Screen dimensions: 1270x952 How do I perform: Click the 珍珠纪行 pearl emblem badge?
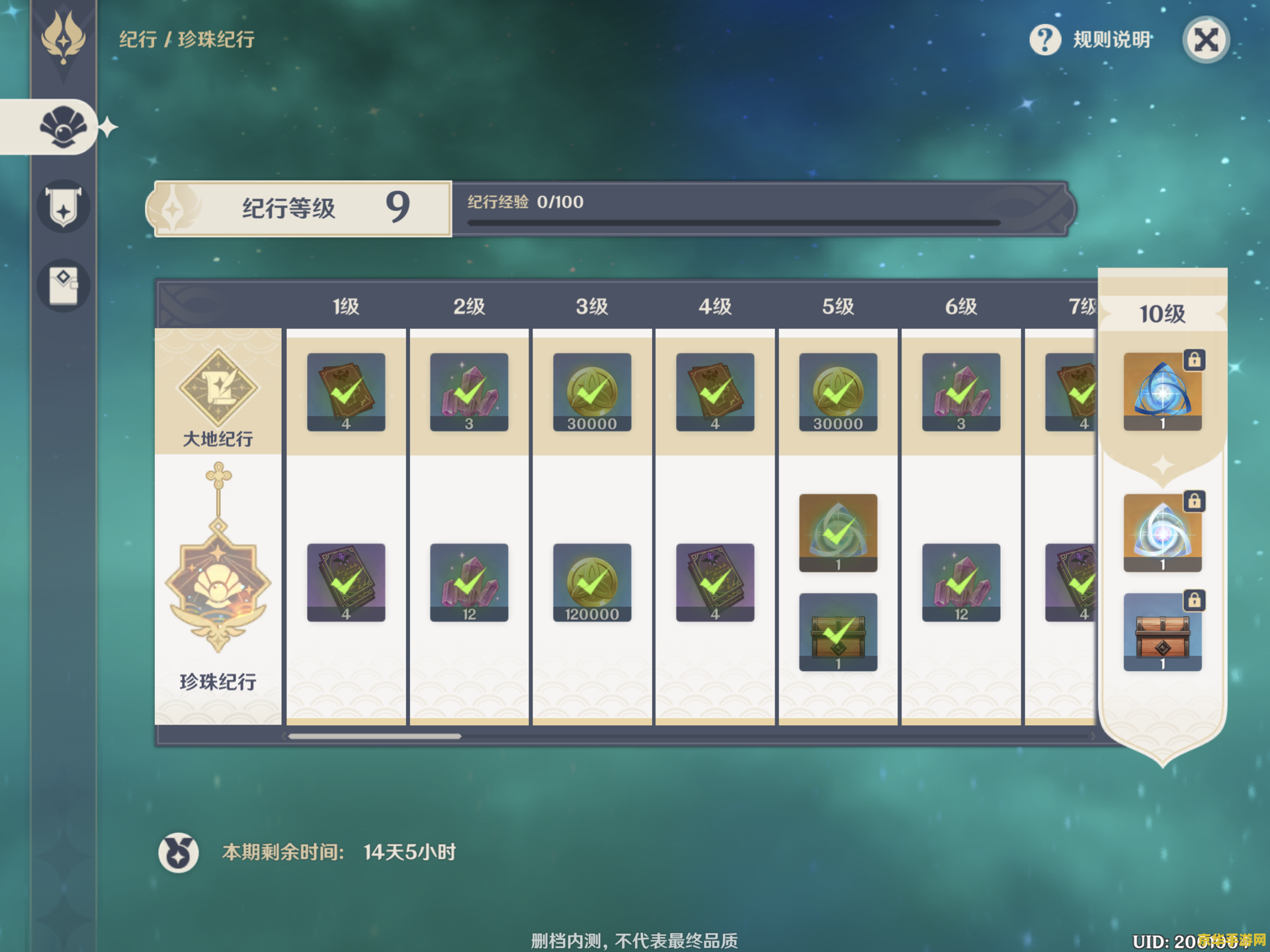218,582
